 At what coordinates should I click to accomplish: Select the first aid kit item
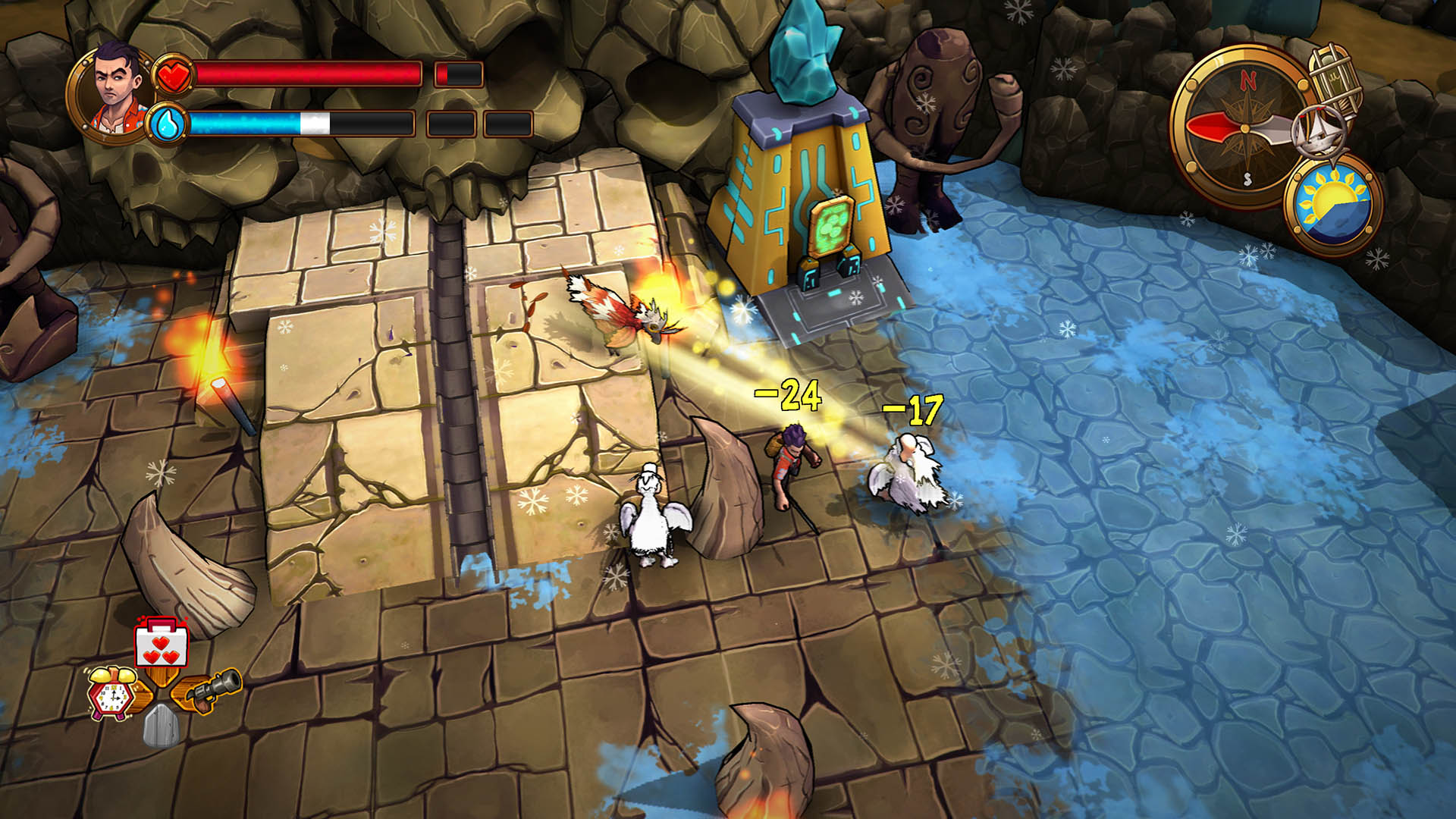coord(161,643)
